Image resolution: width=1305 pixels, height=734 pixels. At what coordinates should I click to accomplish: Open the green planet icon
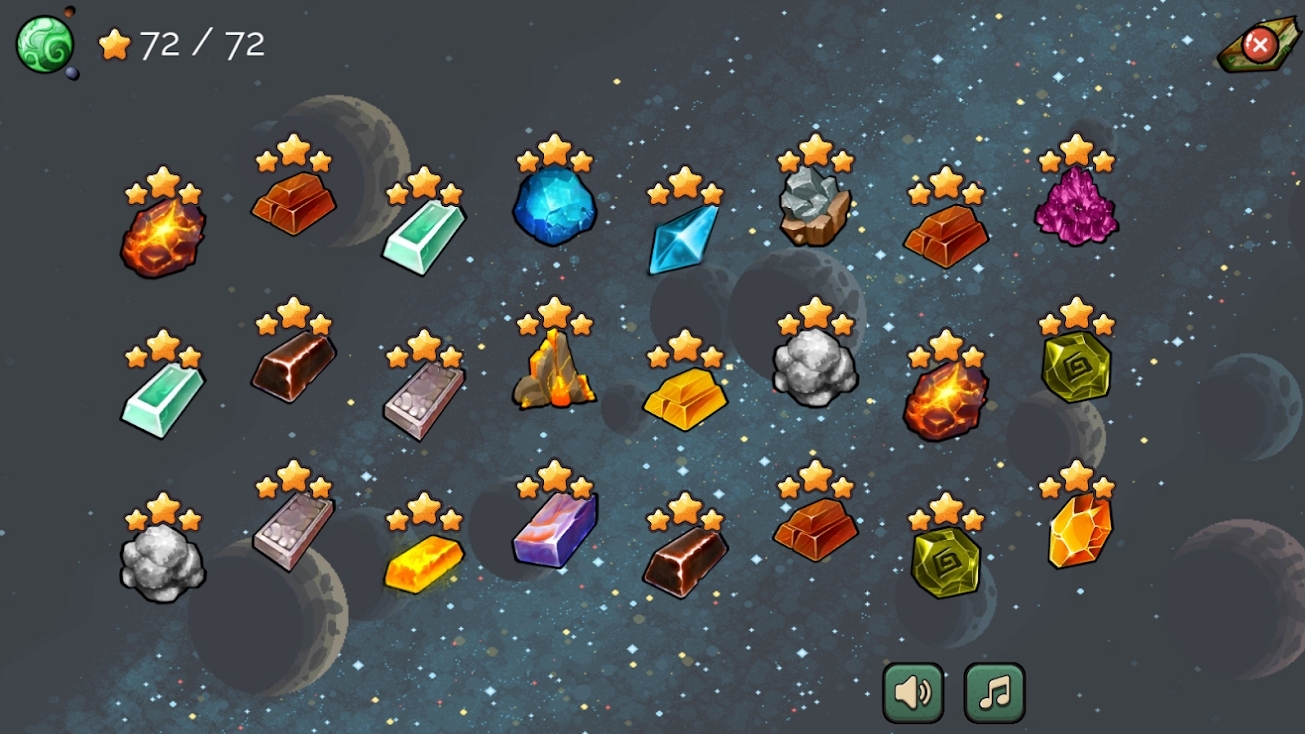(x=45, y=44)
